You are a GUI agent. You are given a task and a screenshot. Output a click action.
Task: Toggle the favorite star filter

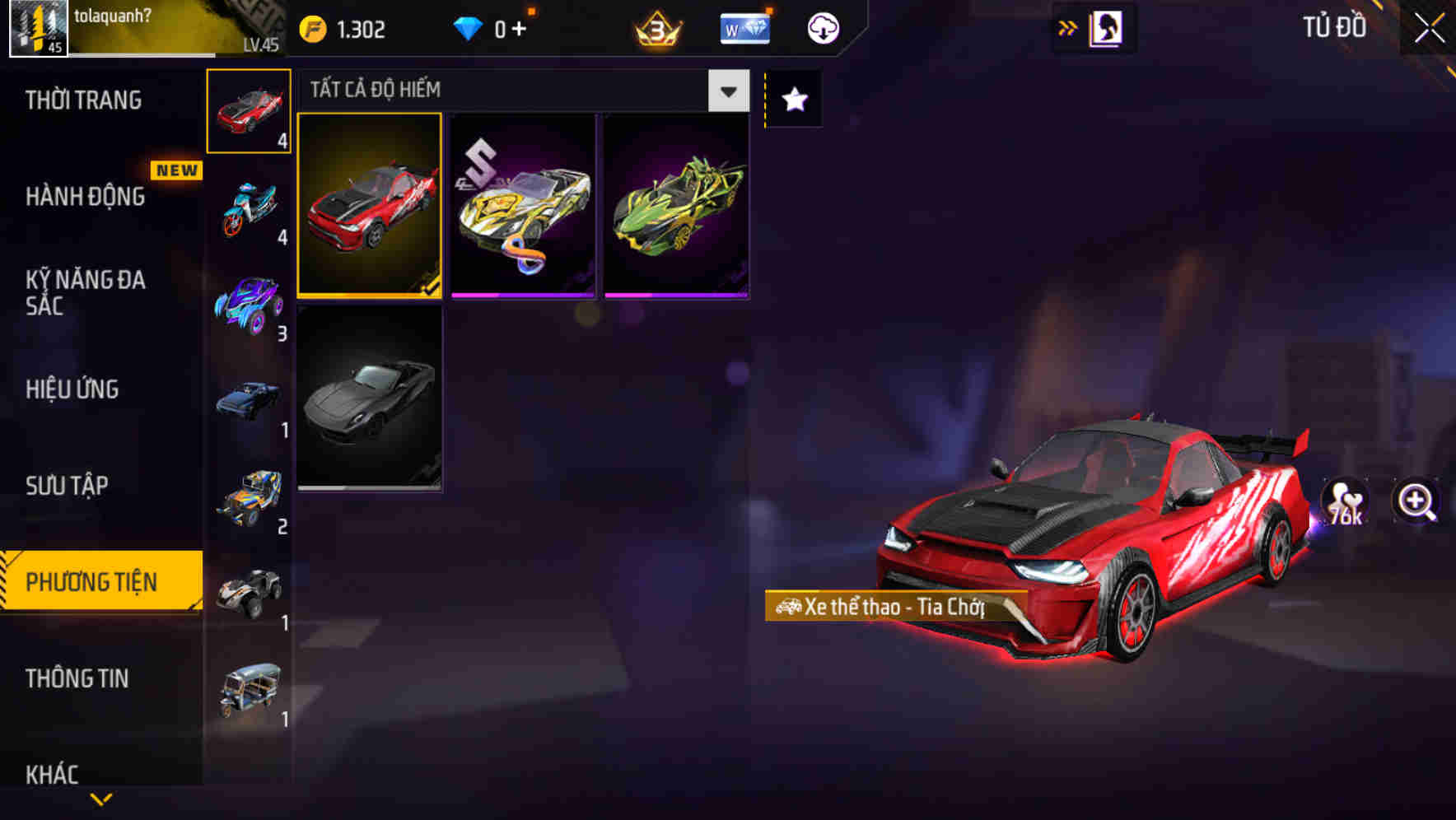(x=793, y=100)
